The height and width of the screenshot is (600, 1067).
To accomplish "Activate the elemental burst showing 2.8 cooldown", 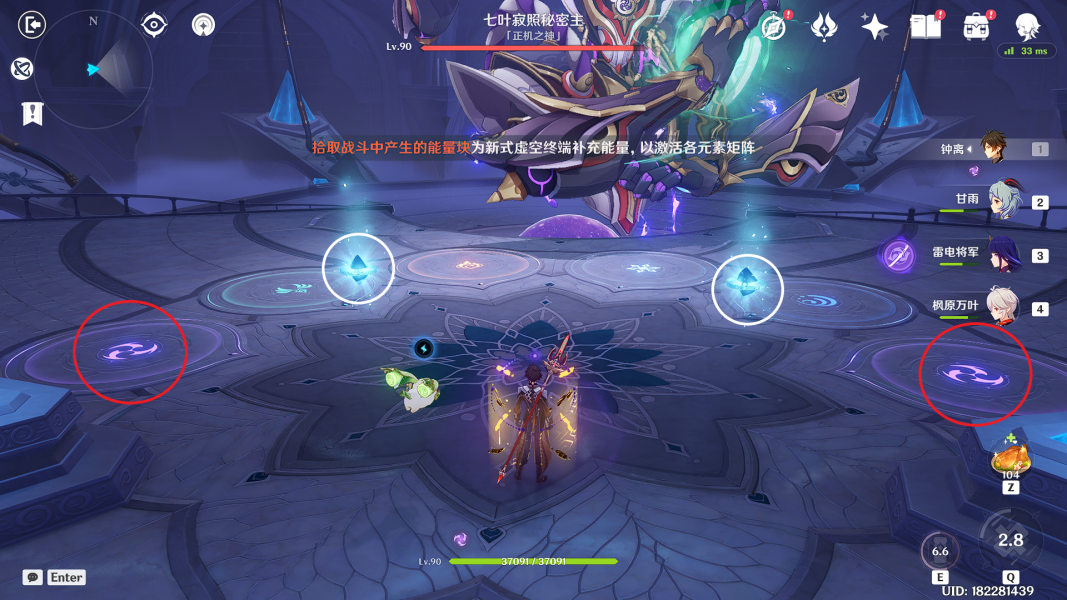I will [x=1011, y=540].
